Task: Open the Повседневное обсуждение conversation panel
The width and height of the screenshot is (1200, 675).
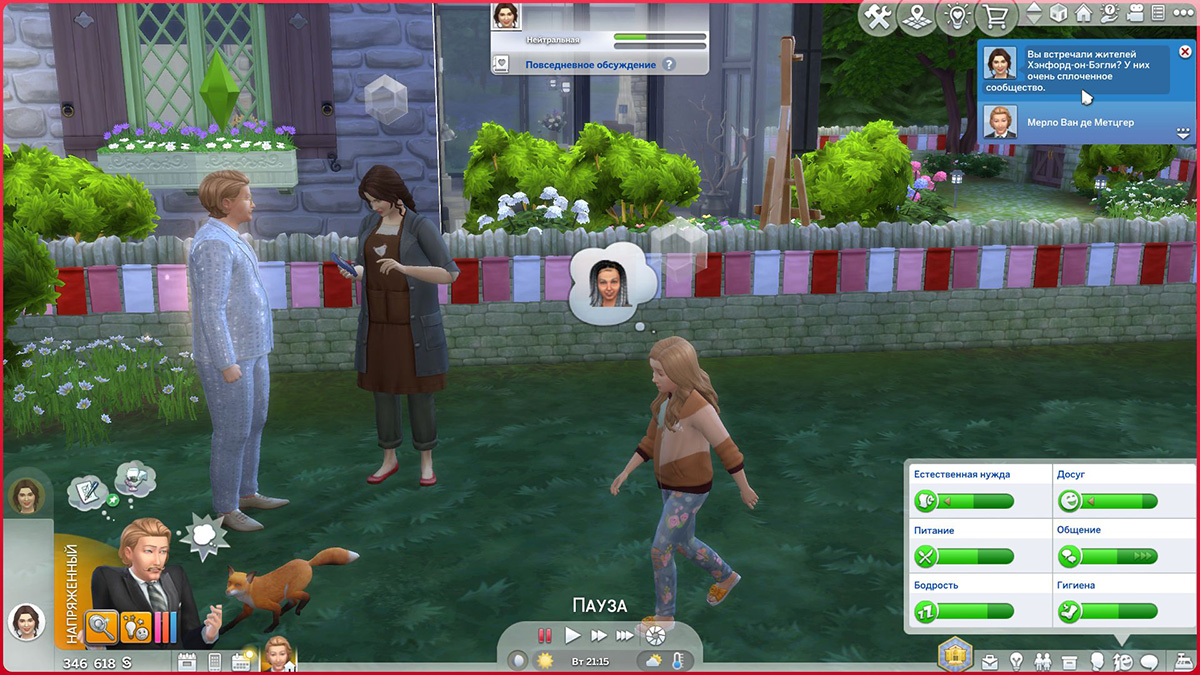Action: pyautogui.click(x=591, y=65)
